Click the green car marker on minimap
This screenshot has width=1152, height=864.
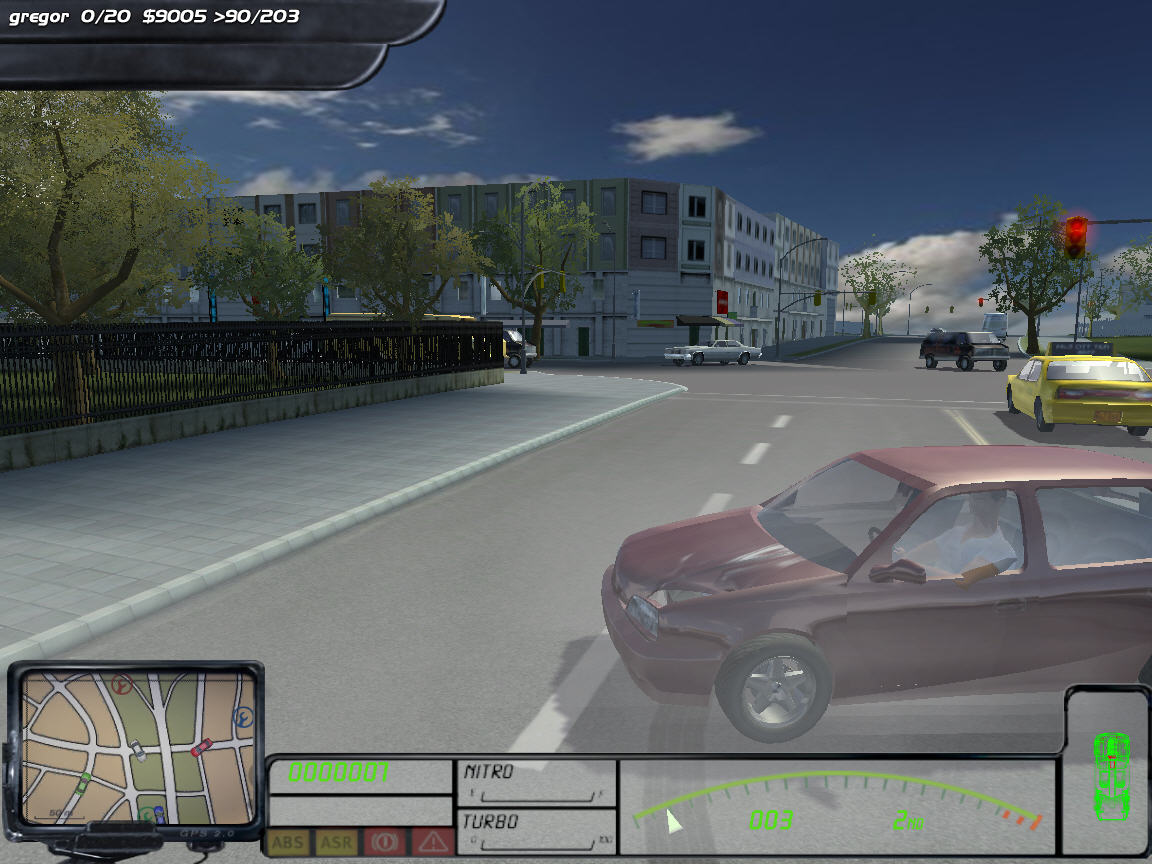pos(84,778)
